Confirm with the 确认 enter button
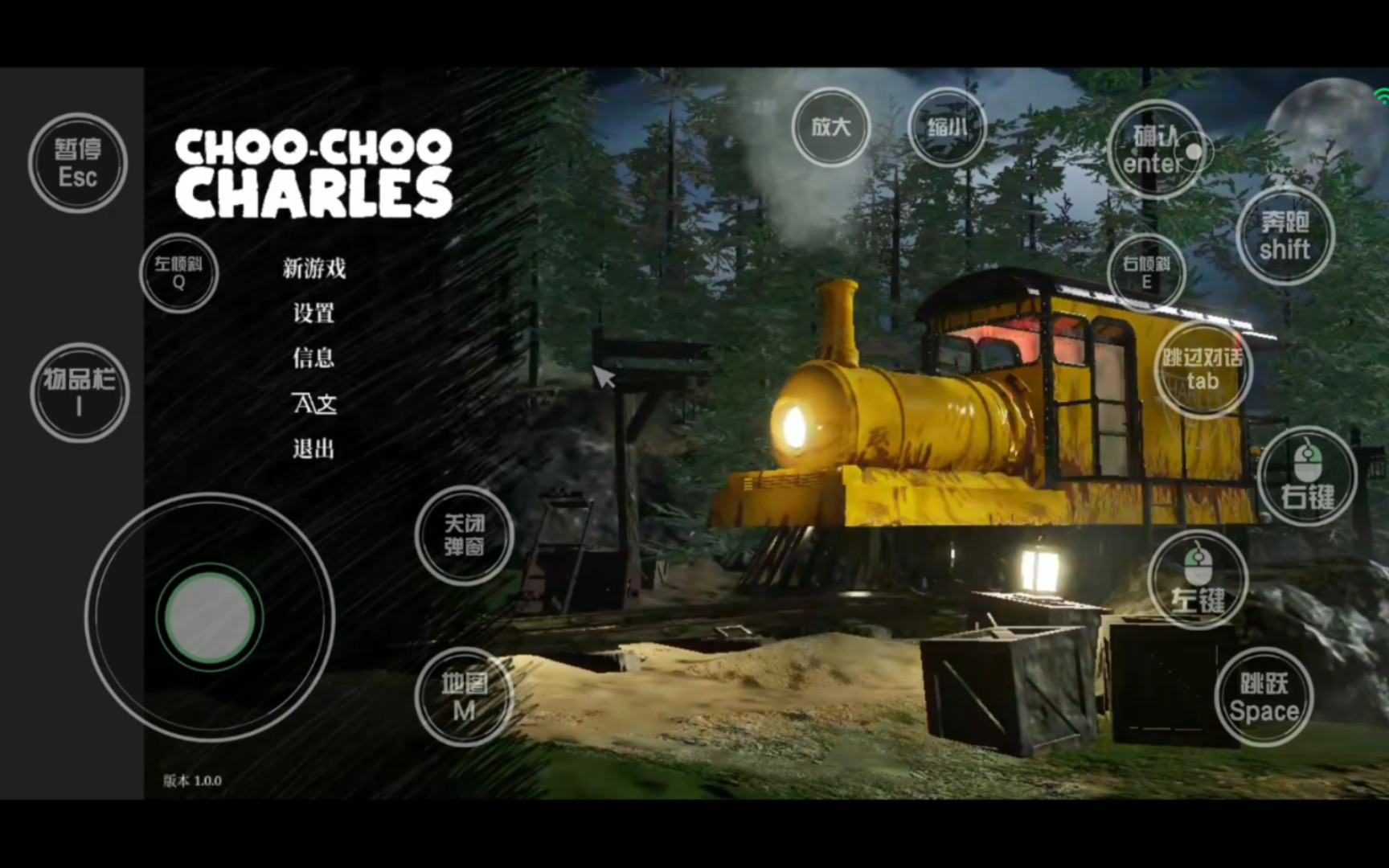This screenshot has height=868, width=1389. click(1155, 150)
